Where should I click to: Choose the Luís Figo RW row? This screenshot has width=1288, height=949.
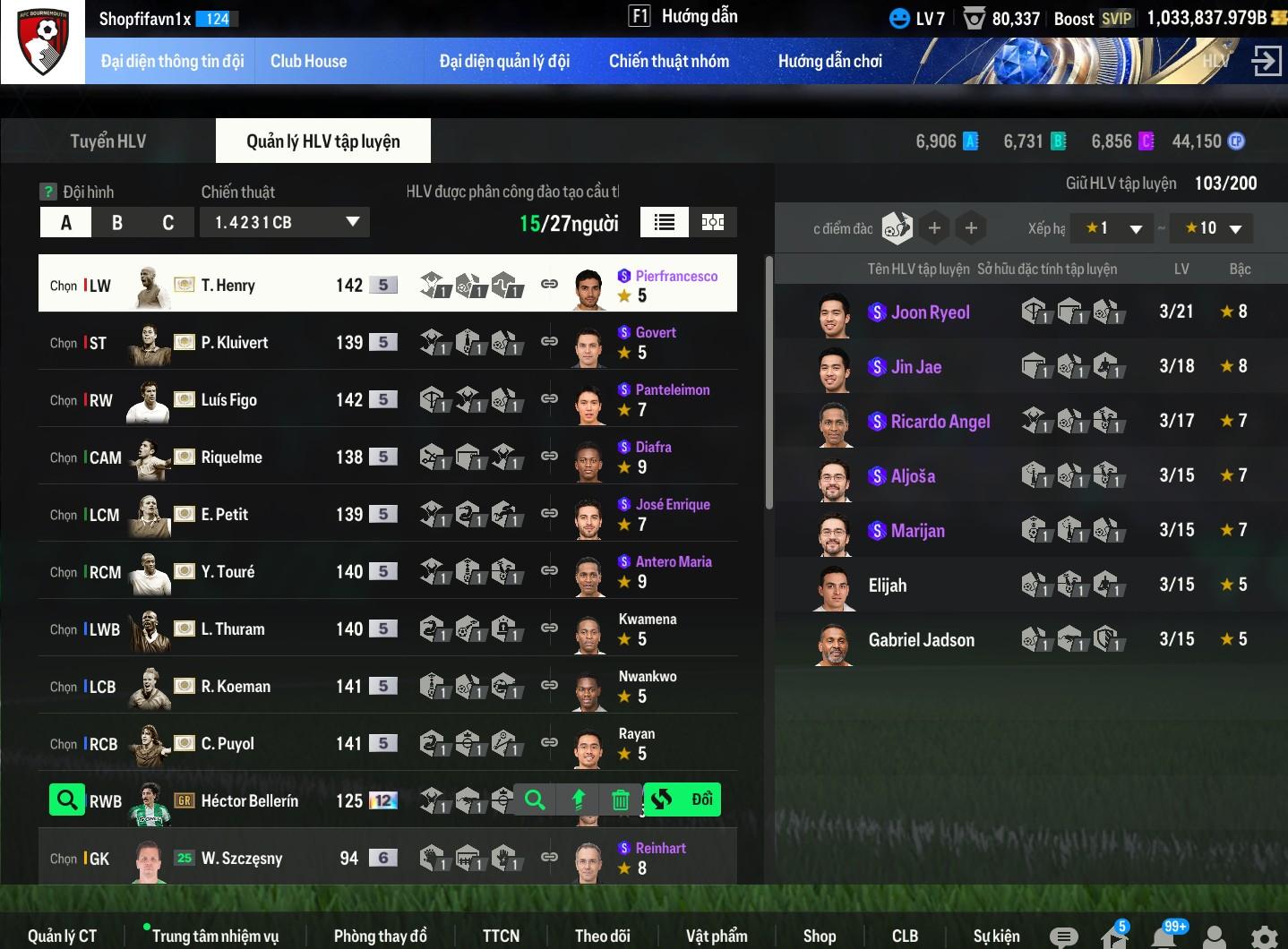pyautogui.click(x=228, y=399)
